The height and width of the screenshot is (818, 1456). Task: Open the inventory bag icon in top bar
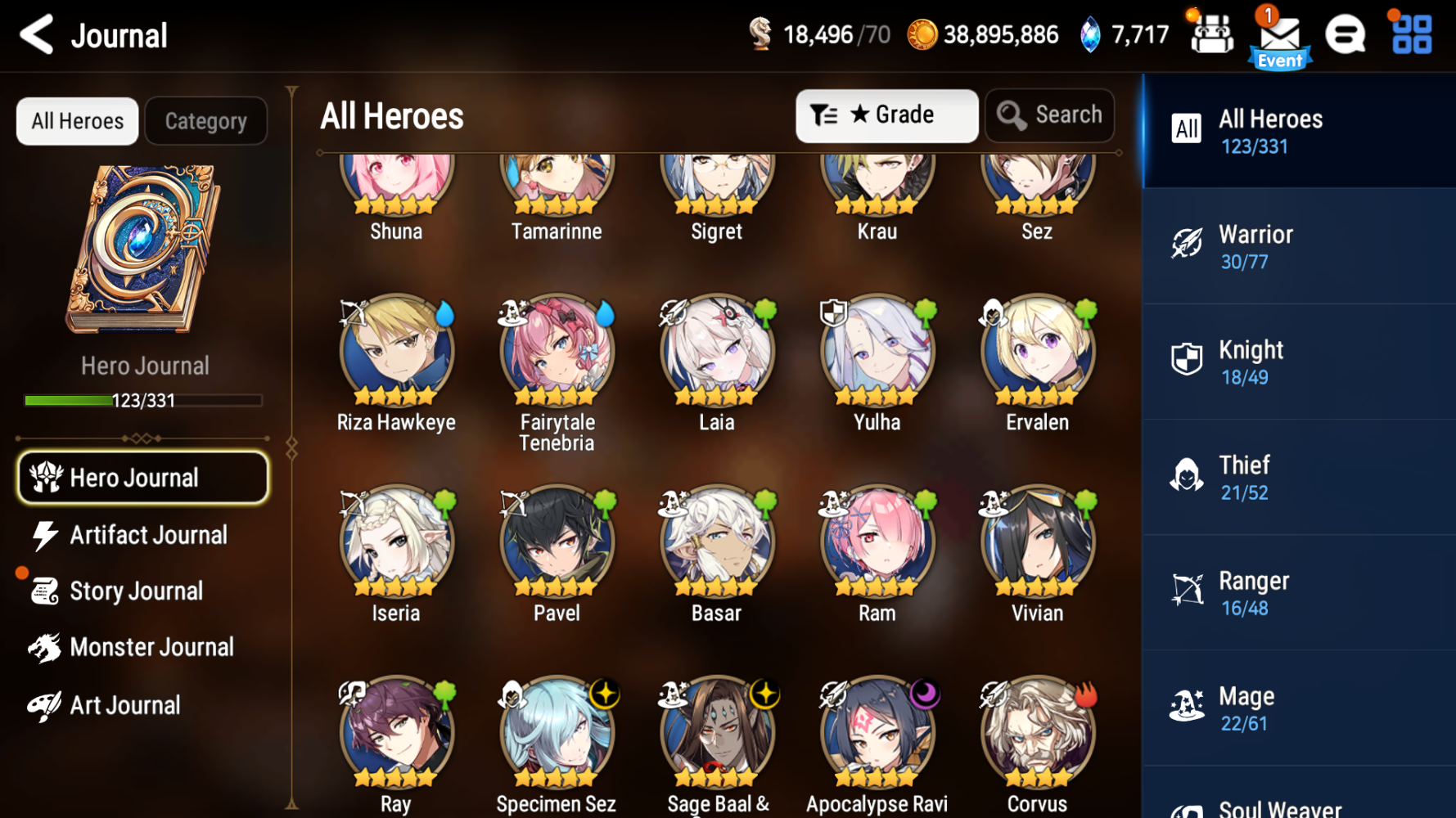pos(1211,34)
